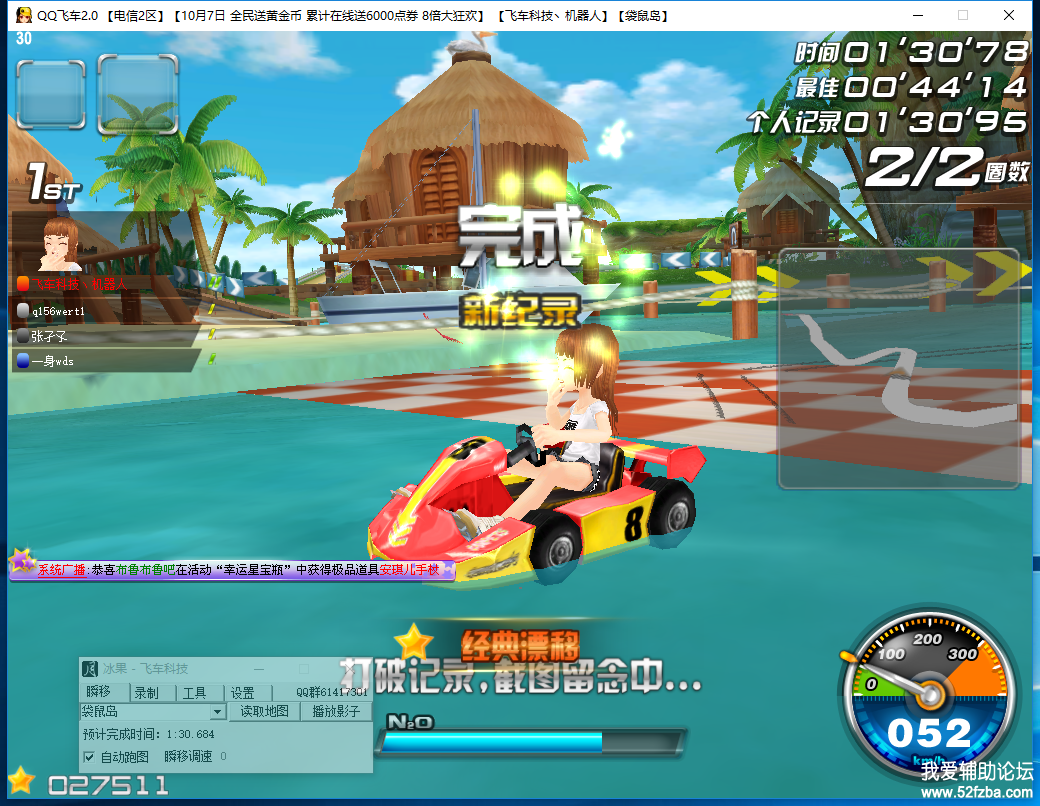Expand the 袋鼠岛 map dropdown

[x=218, y=712]
